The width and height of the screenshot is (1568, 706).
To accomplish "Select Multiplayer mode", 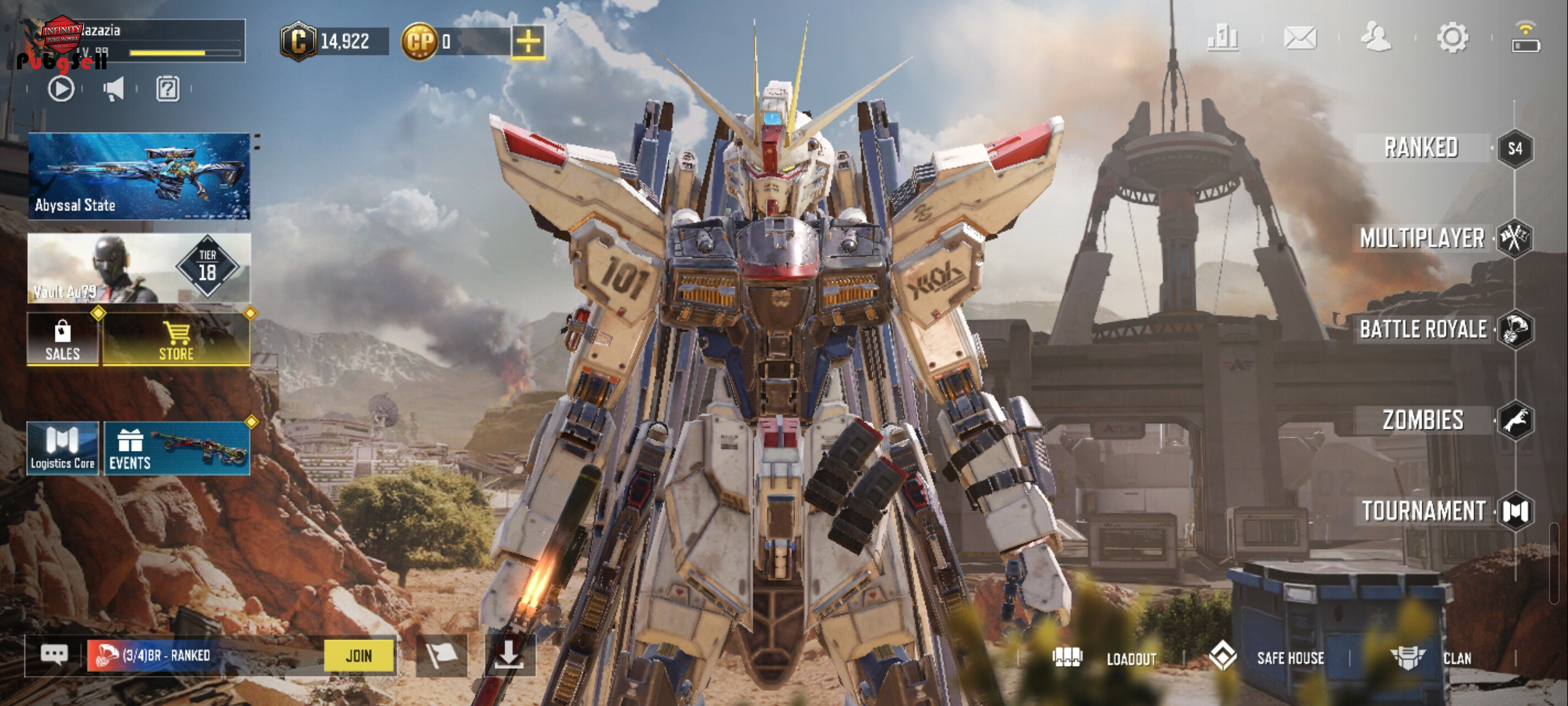I will point(1422,239).
